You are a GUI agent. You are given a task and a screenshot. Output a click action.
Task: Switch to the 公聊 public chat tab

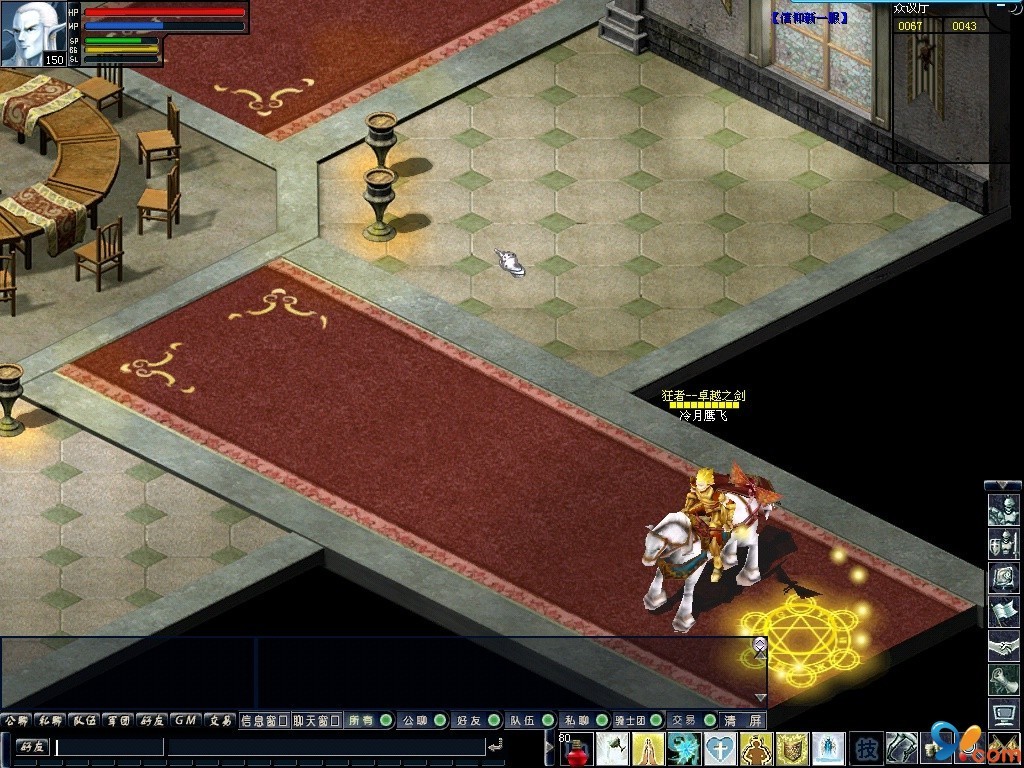(17, 720)
